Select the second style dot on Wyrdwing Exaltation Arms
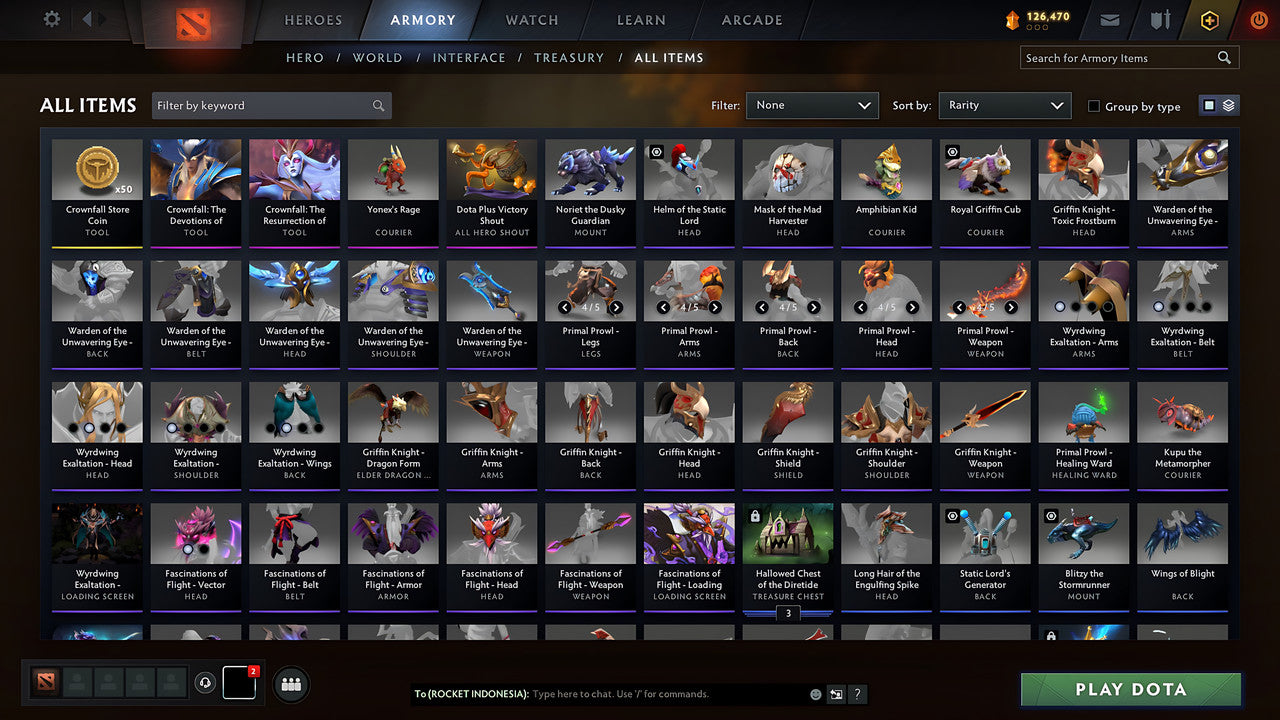This screenshot has width=1280, height=720. pyautogui.click(x=1075, y=306)
